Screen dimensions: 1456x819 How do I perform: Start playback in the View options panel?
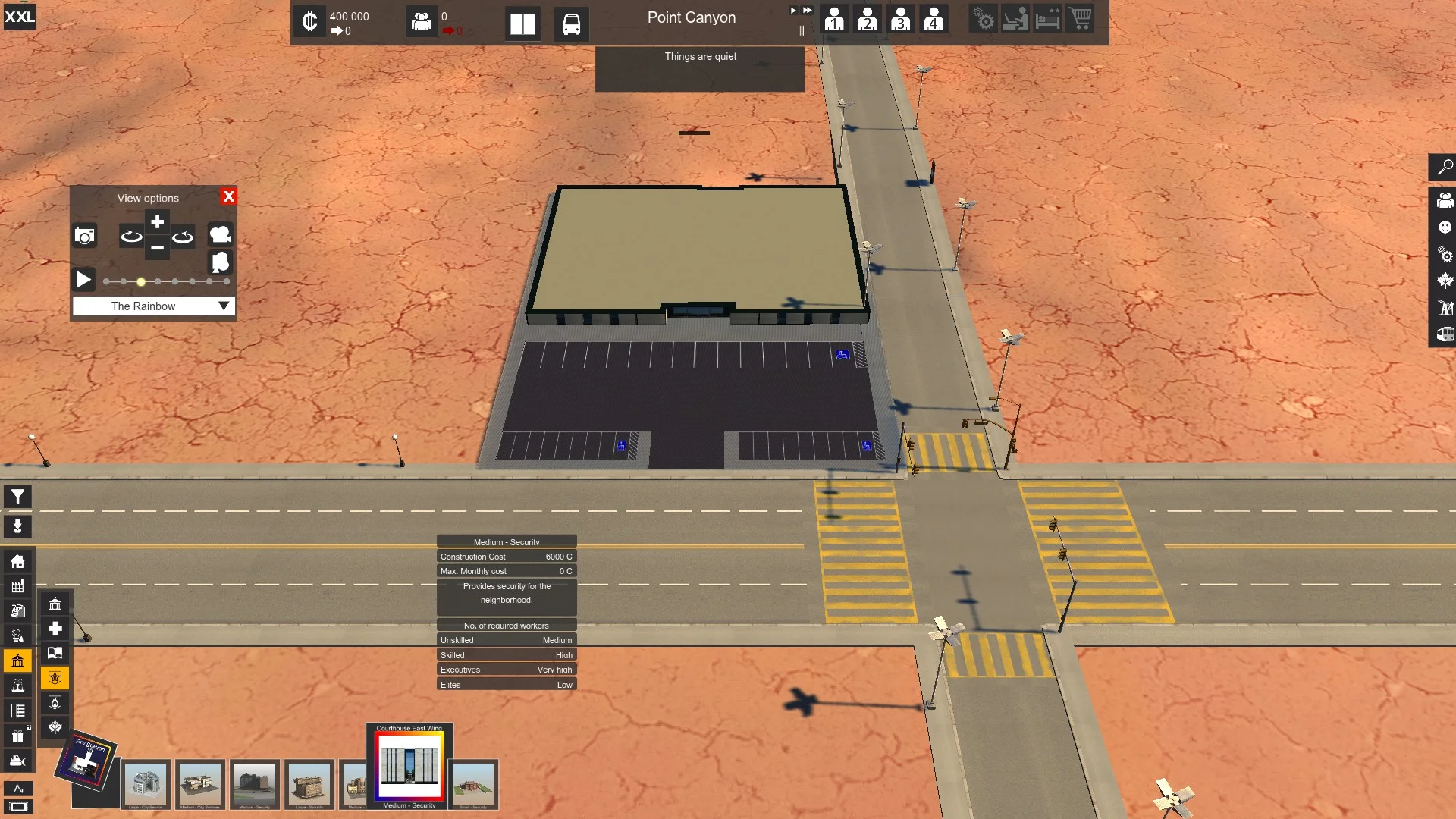[x=83, y=280]
